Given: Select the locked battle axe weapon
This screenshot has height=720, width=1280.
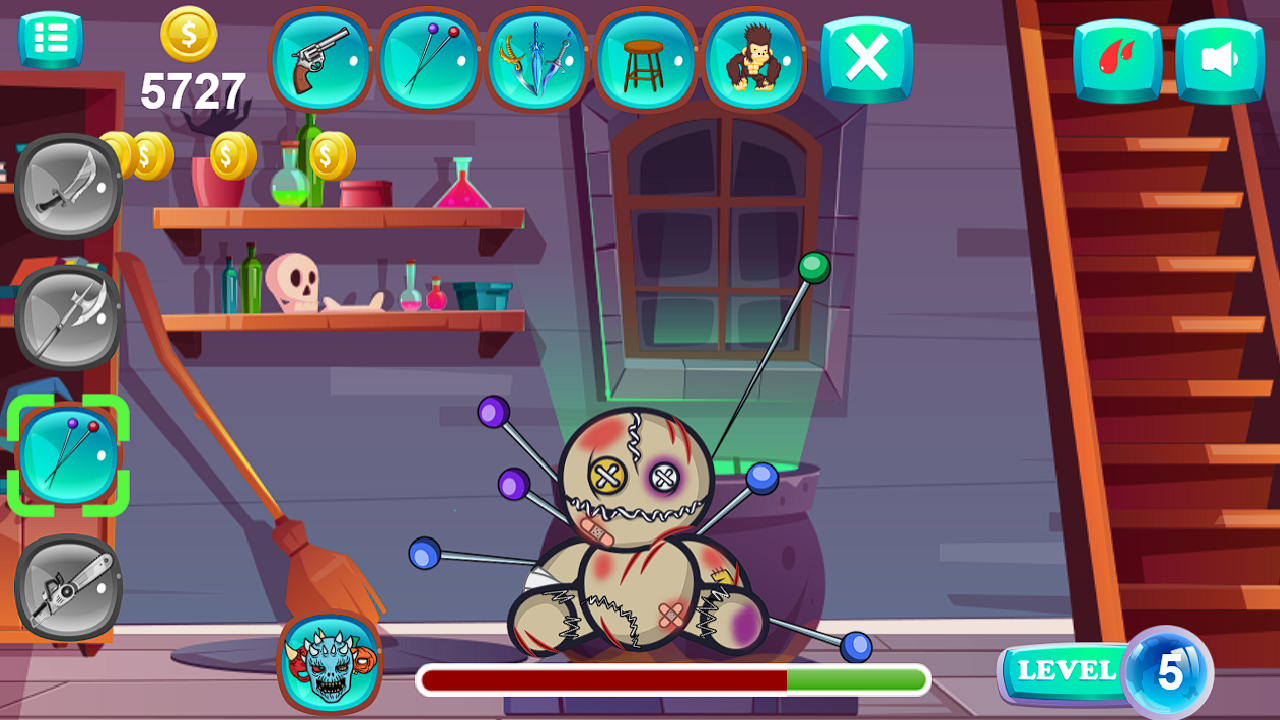Looking at the screenshot, I should pyautogui.click(x=66, y=320).
